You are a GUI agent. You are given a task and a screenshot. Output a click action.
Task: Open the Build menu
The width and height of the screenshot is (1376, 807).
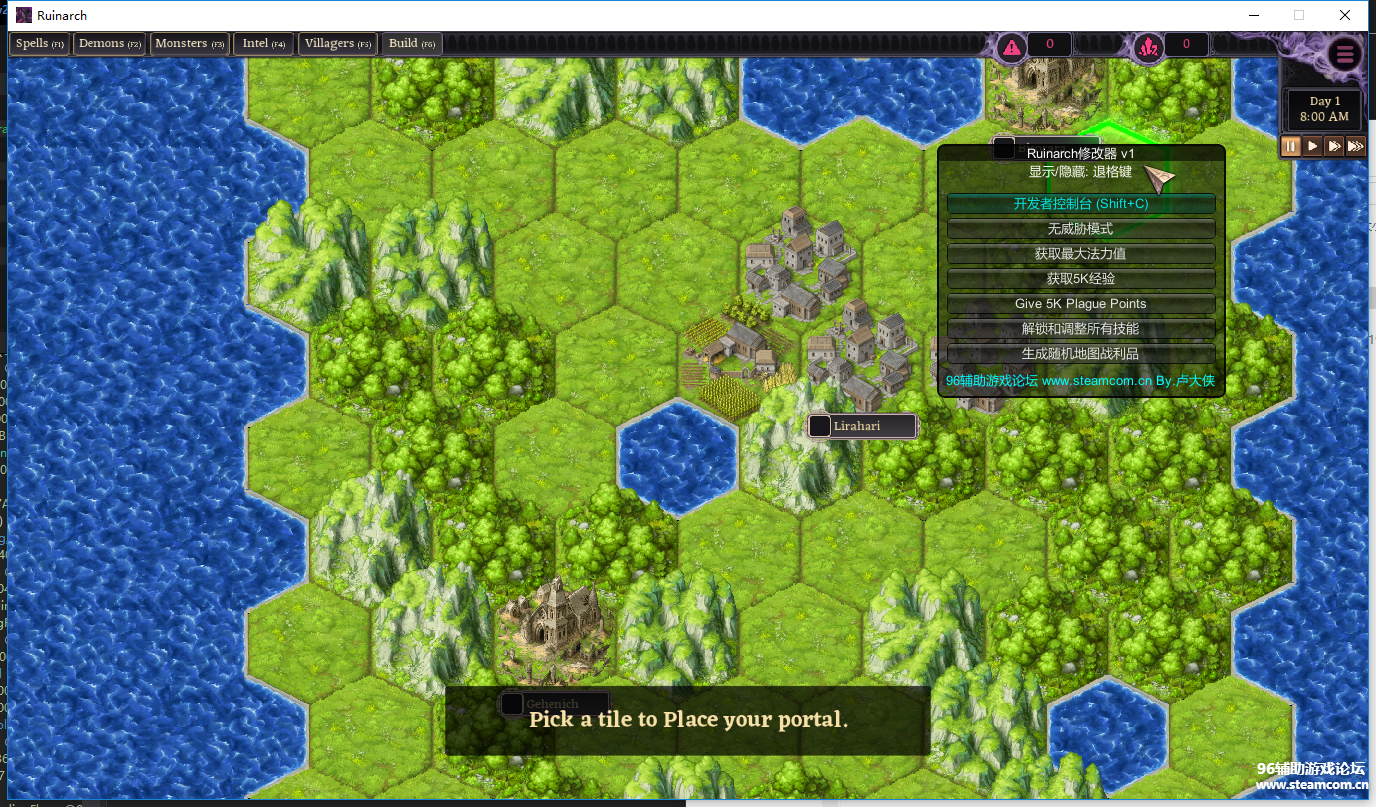tap(412, 44)
